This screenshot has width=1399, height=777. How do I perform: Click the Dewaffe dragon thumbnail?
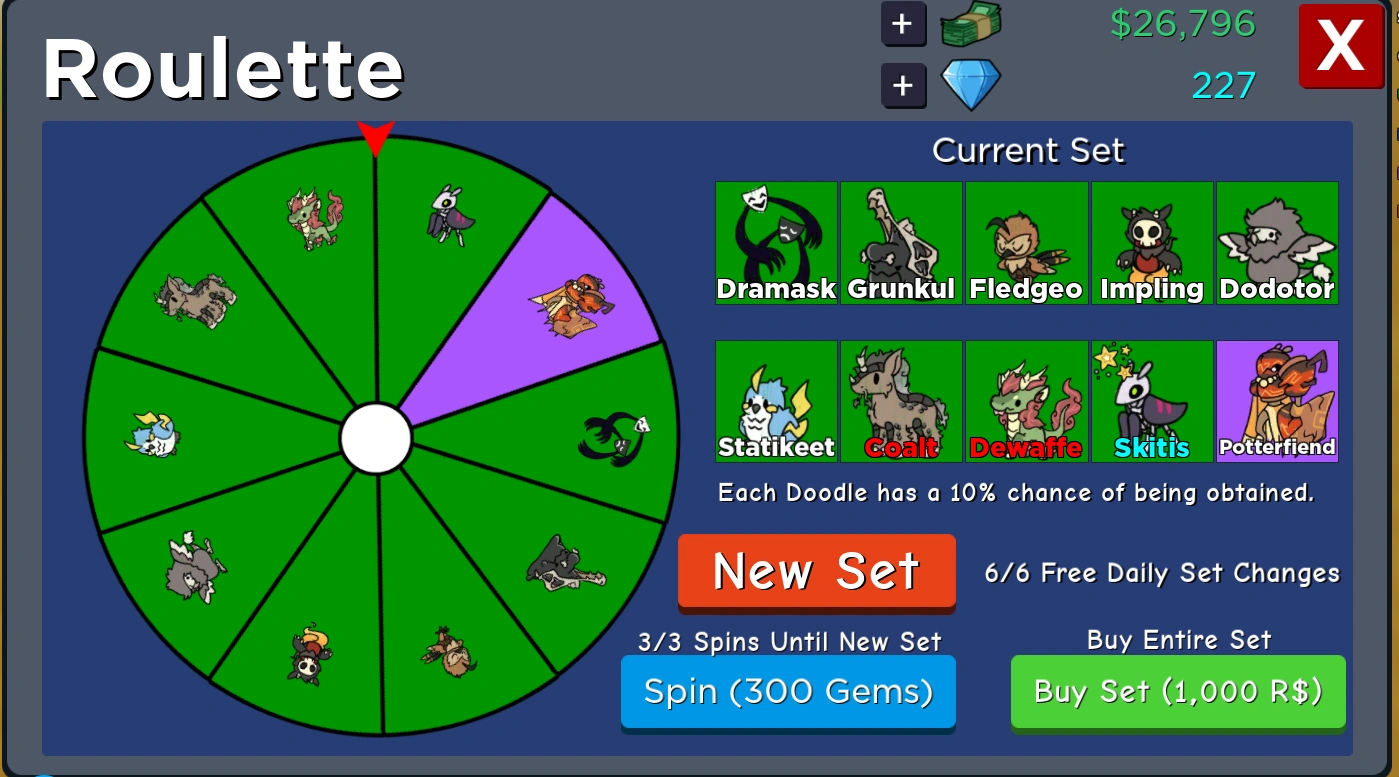[1026, 395]
